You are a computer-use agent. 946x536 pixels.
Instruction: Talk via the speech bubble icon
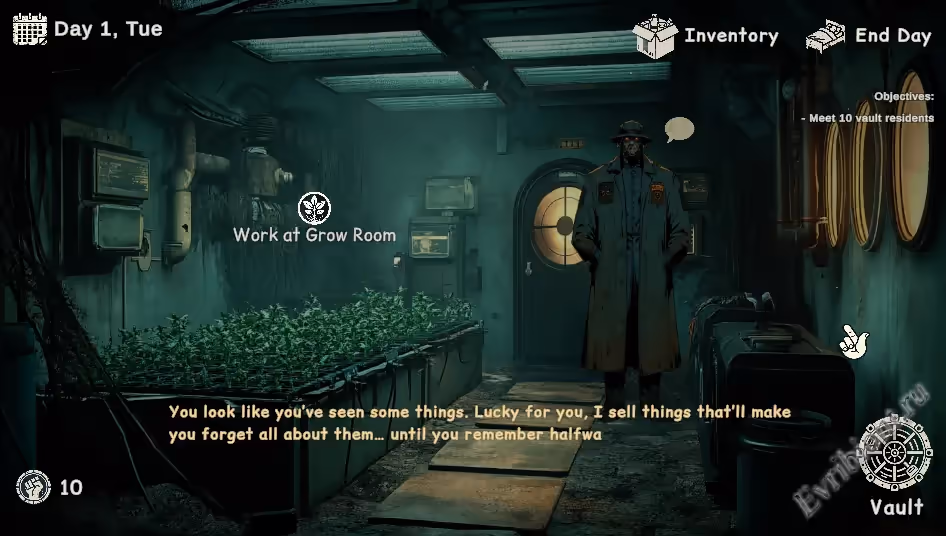pos(679,129)
